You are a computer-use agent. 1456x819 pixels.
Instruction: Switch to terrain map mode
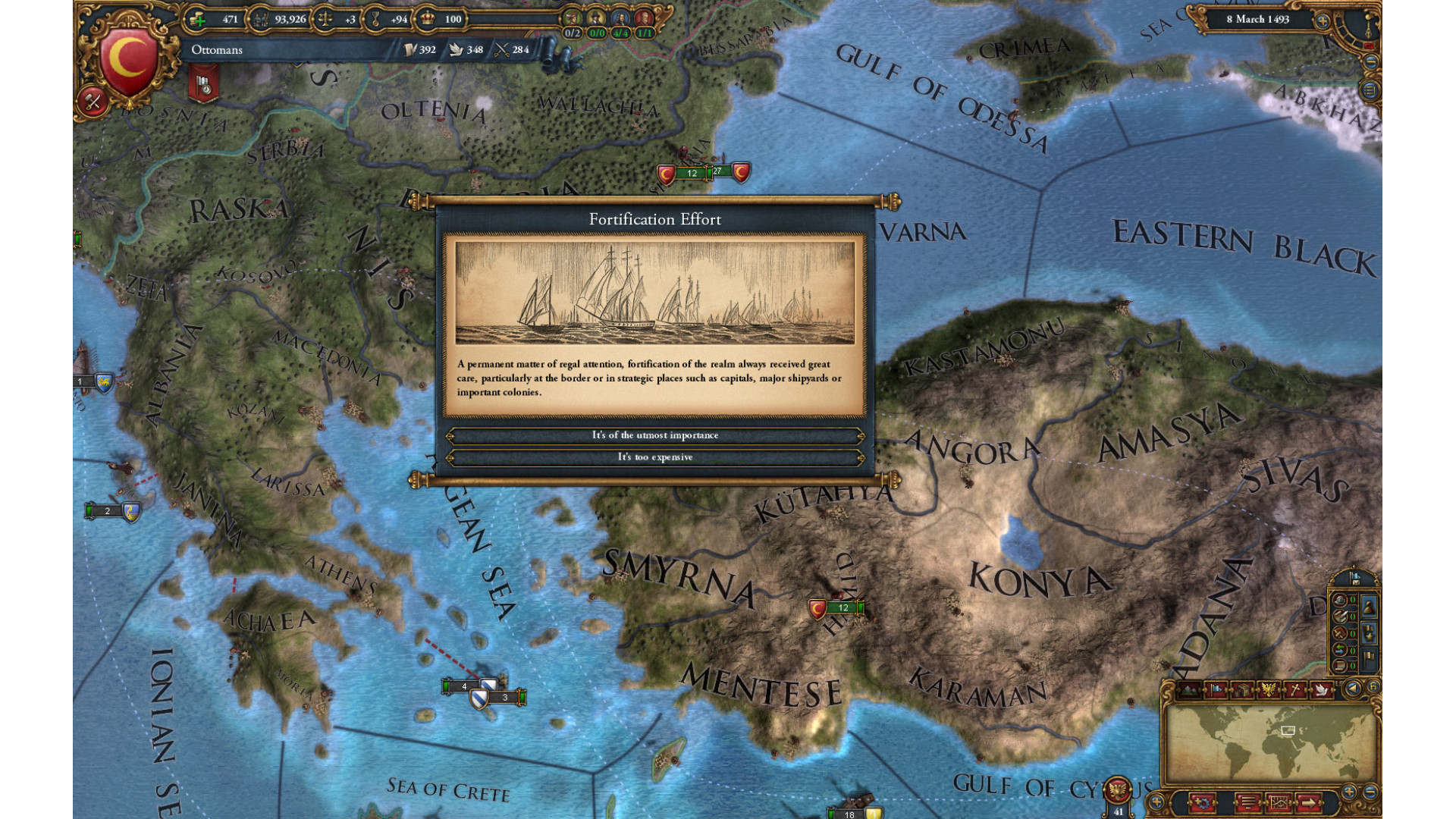tap(1189, 689)
